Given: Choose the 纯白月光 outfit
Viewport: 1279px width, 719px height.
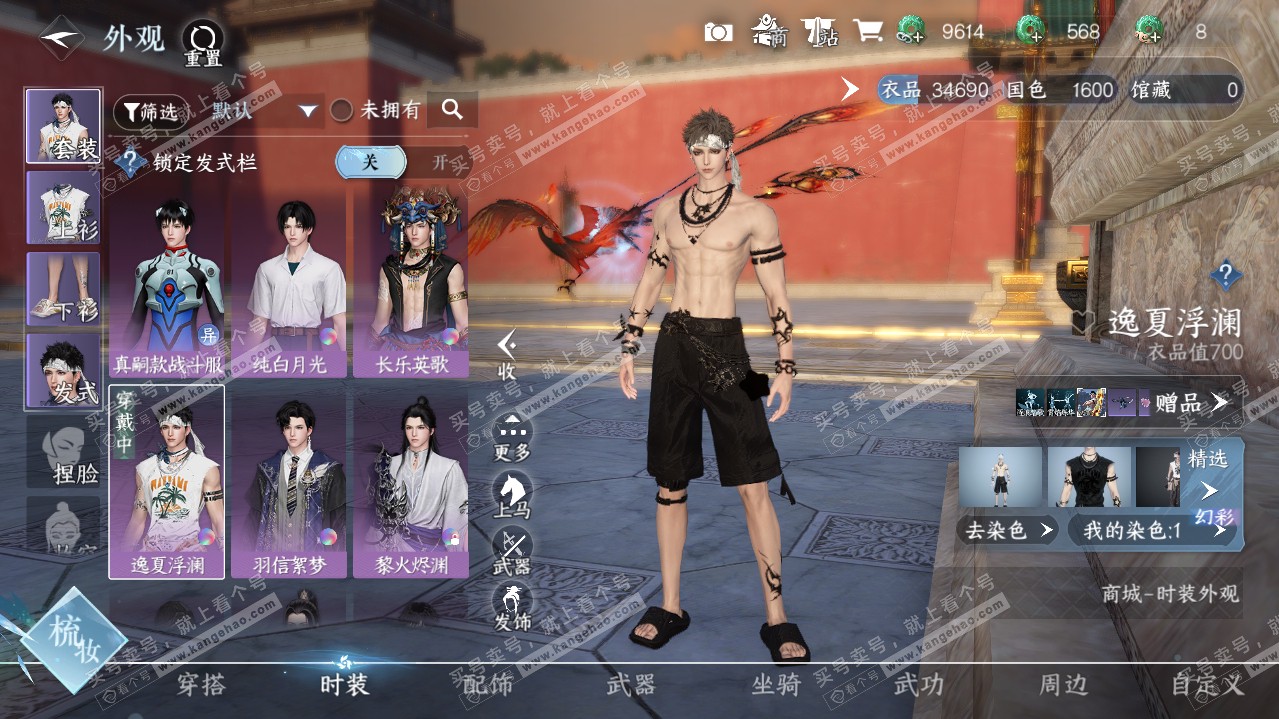Looking at the screenshot, I should click(x=290, y=285).
